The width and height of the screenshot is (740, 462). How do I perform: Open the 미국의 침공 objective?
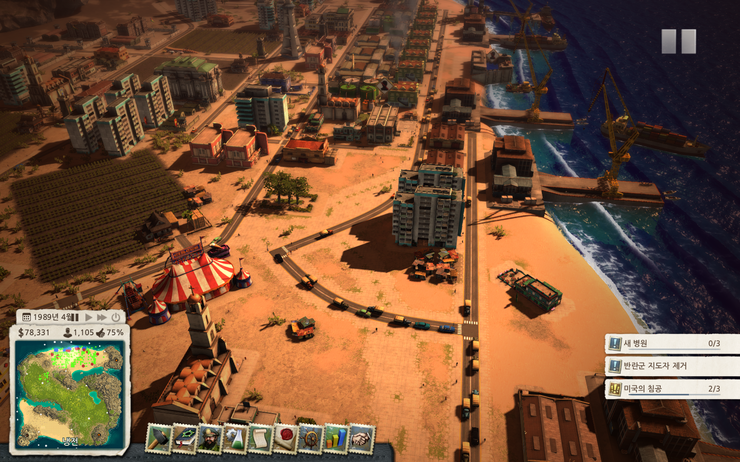coord(672,389)
